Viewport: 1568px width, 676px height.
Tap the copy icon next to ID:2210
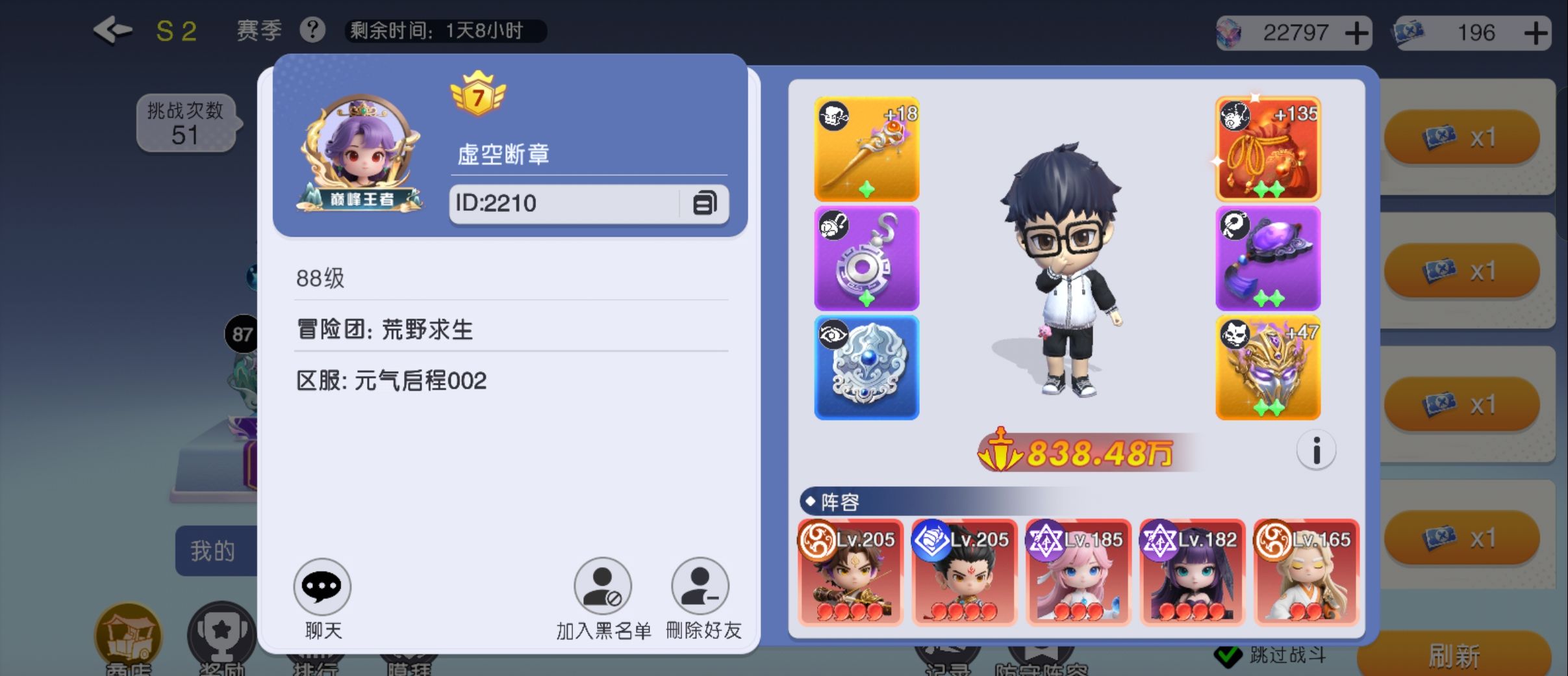tap(704, 203)
